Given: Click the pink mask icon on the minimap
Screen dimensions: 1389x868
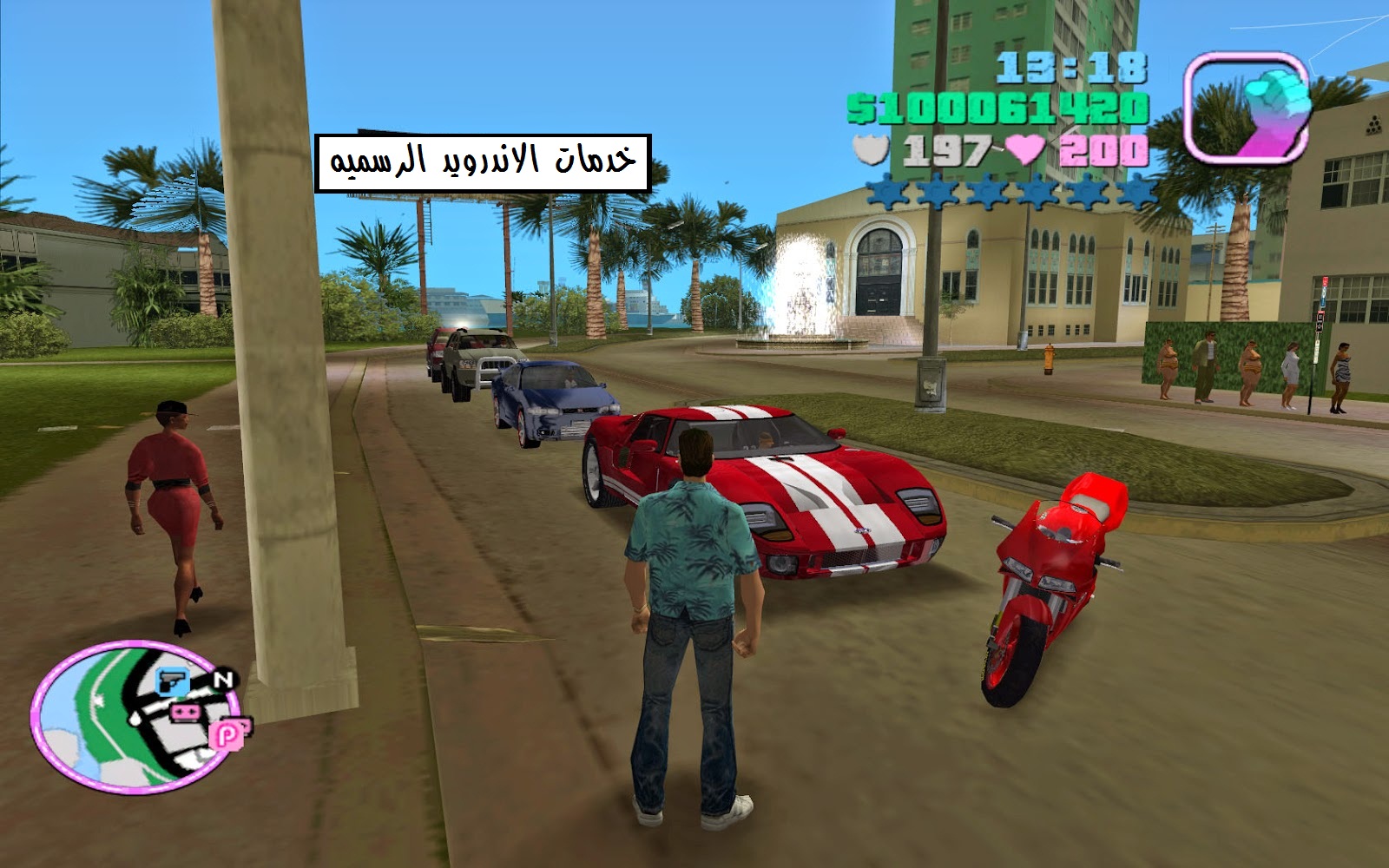Looking at the screenshot, I should click(185, 712).
